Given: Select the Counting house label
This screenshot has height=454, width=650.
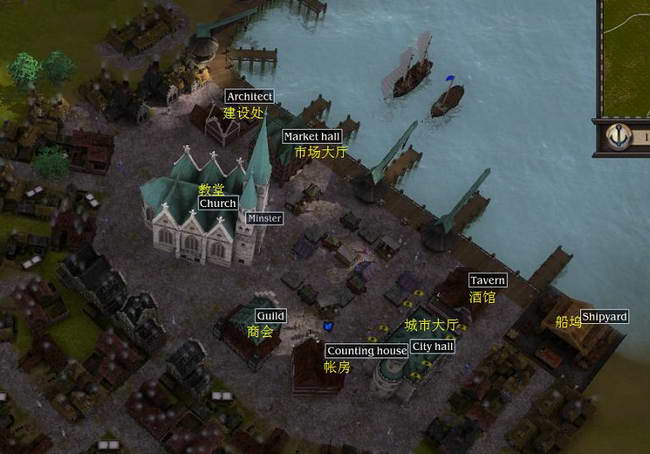Looking at the screenshot, I should tap(367, 351).
